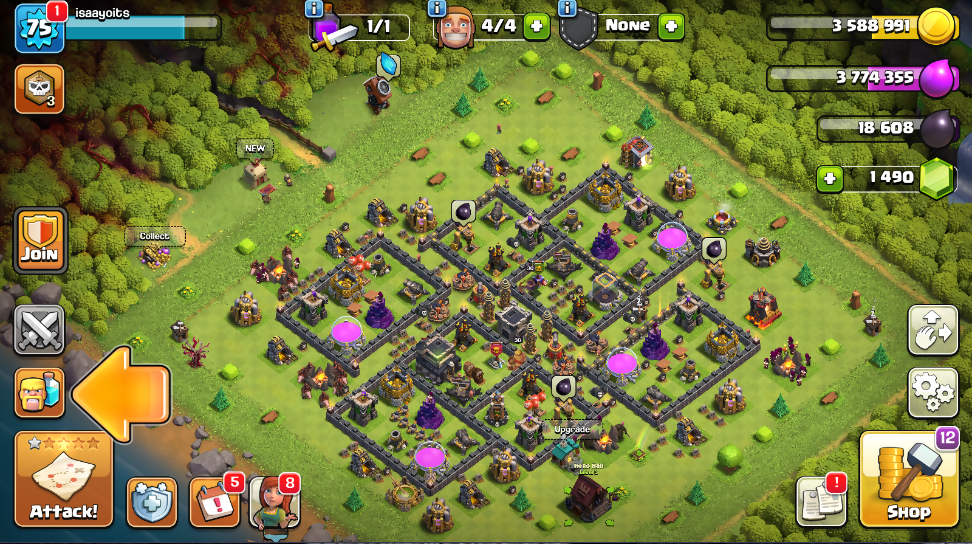This screenshot has height=544, width=972.
Task: Show info for the lab sword counter
Action: tap(315, 8)
